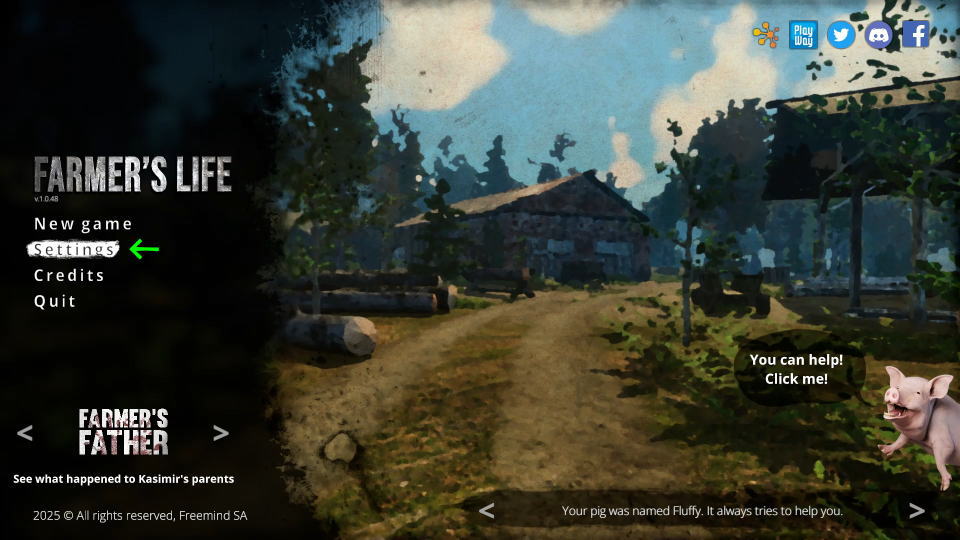
Task: Show the next promo right of Farmer's Father
Action: click(x=221, y=433)
